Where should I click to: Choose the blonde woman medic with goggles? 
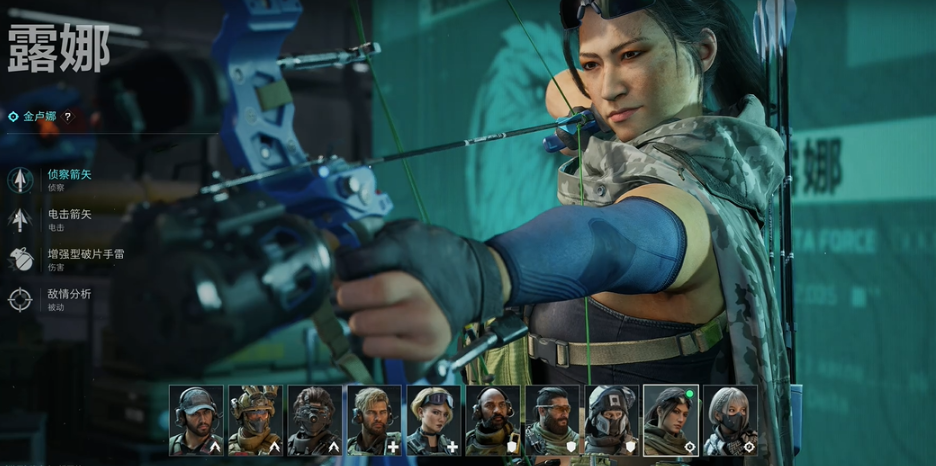click(433, 421)
